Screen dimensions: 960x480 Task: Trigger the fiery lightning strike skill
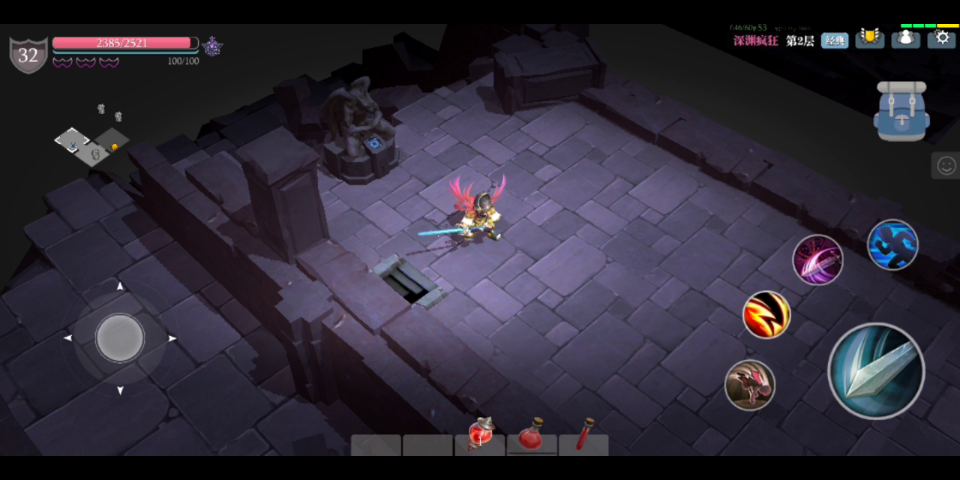pyautogui.click(x=767, y=314)
